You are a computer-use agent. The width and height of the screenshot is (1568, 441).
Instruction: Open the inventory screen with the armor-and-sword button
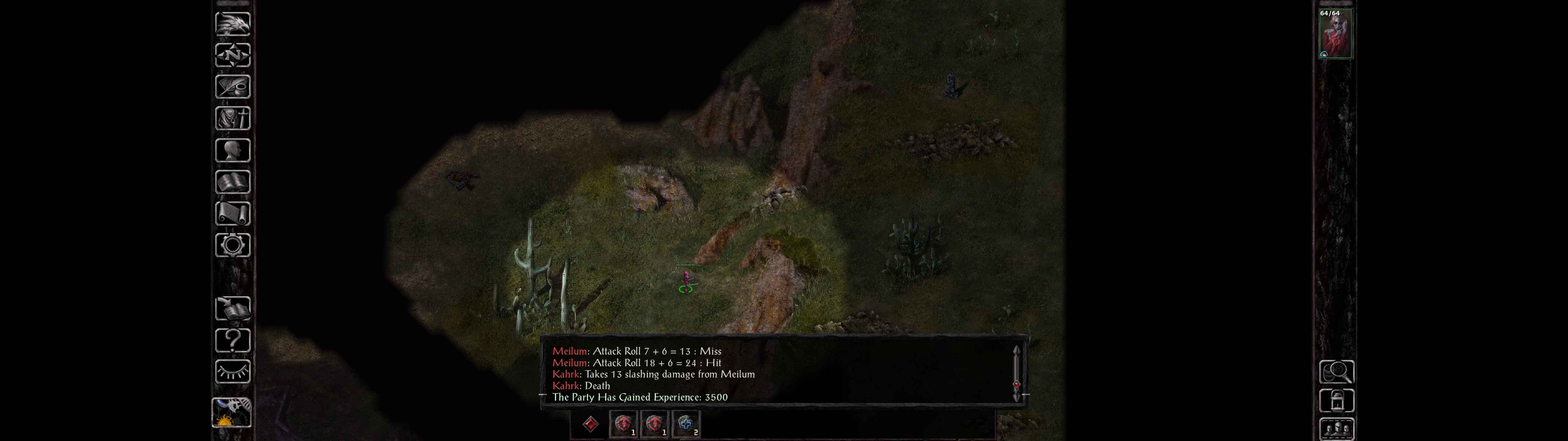coord(232,118)
